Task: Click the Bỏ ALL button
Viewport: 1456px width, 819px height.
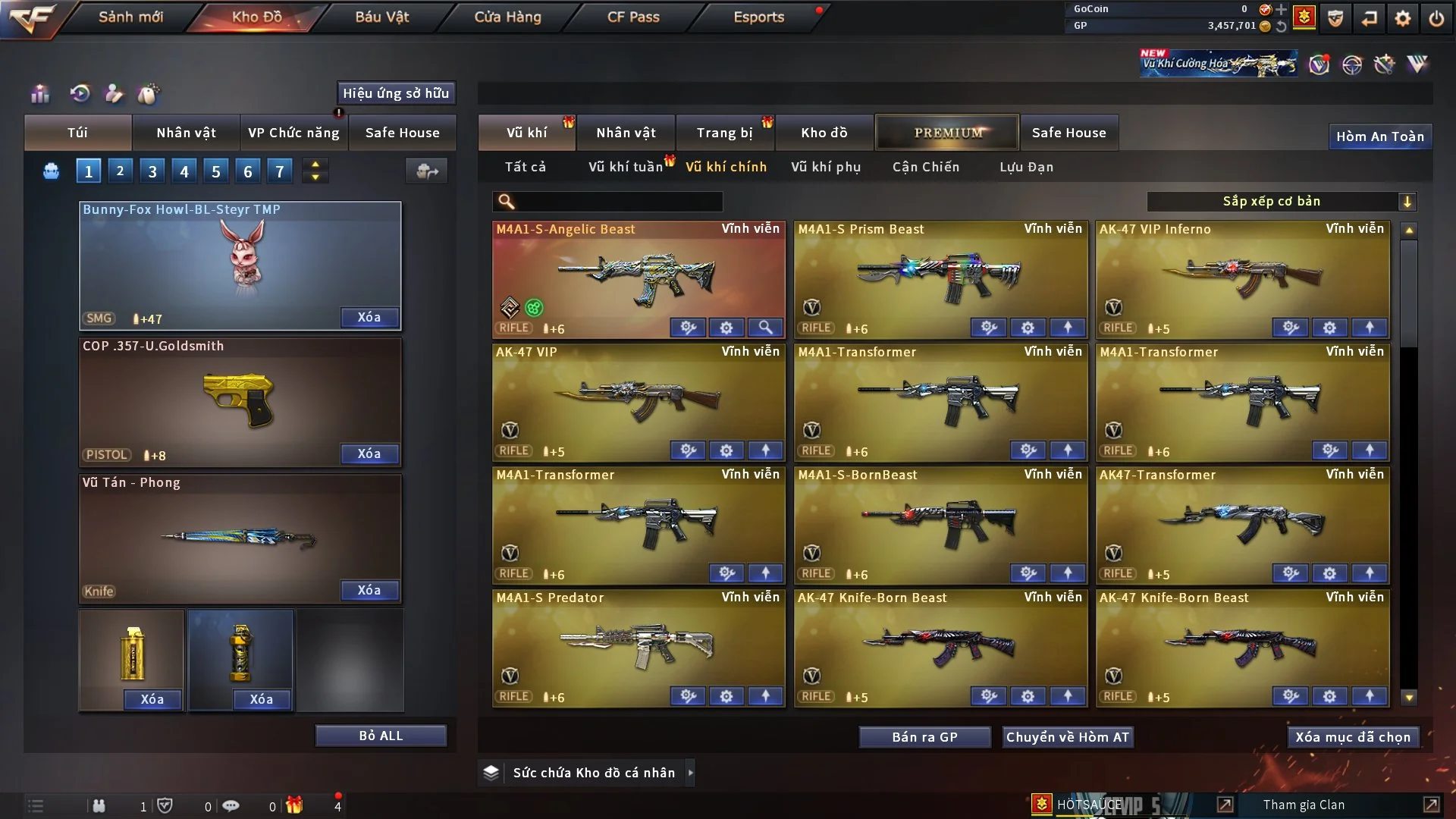Action: (381, 736)
